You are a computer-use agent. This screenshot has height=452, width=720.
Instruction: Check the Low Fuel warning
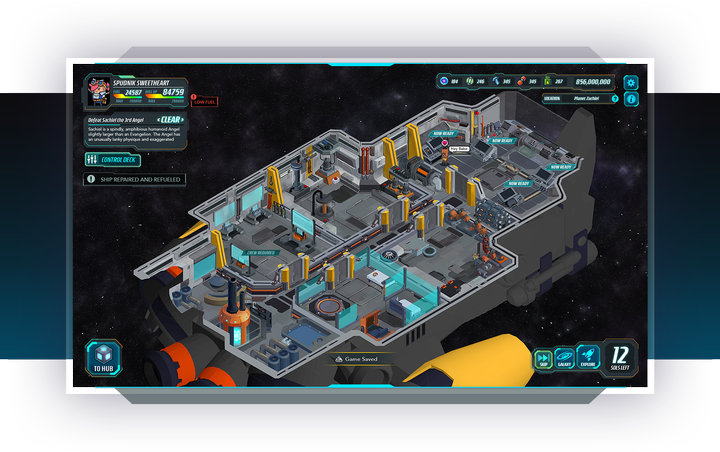(204, 101)
